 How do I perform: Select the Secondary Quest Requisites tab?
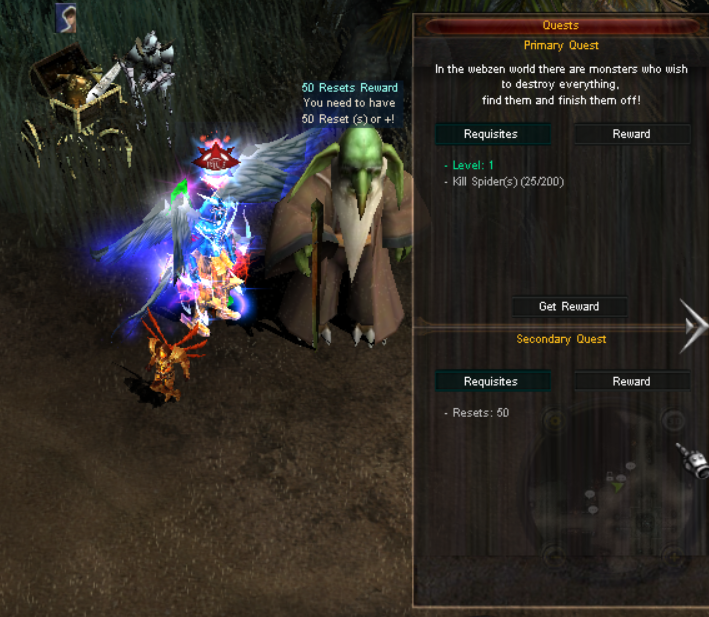491,381
